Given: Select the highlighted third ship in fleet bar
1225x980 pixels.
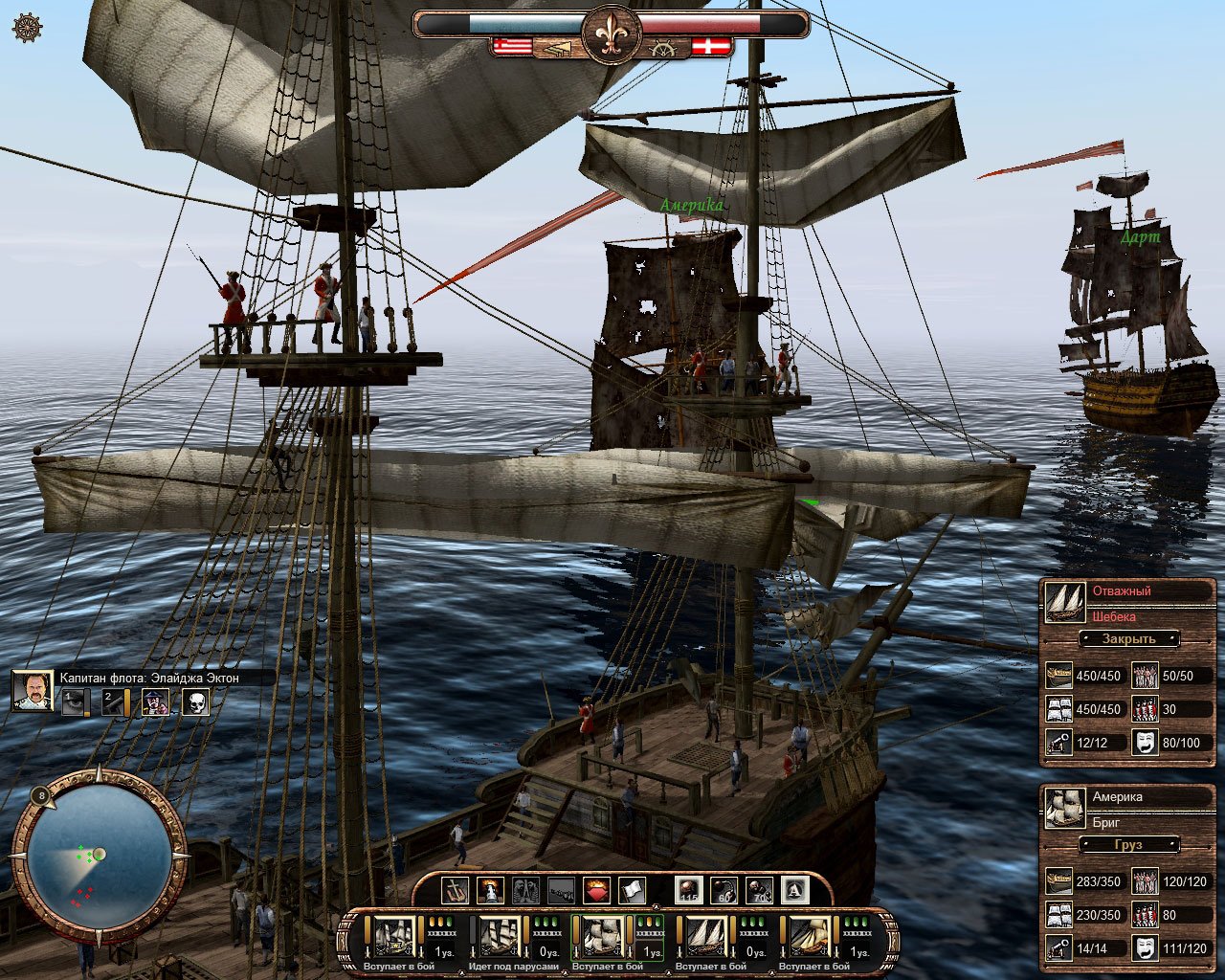Looking at the screenshot, I should pyautogui.click(x=605, y=936).
